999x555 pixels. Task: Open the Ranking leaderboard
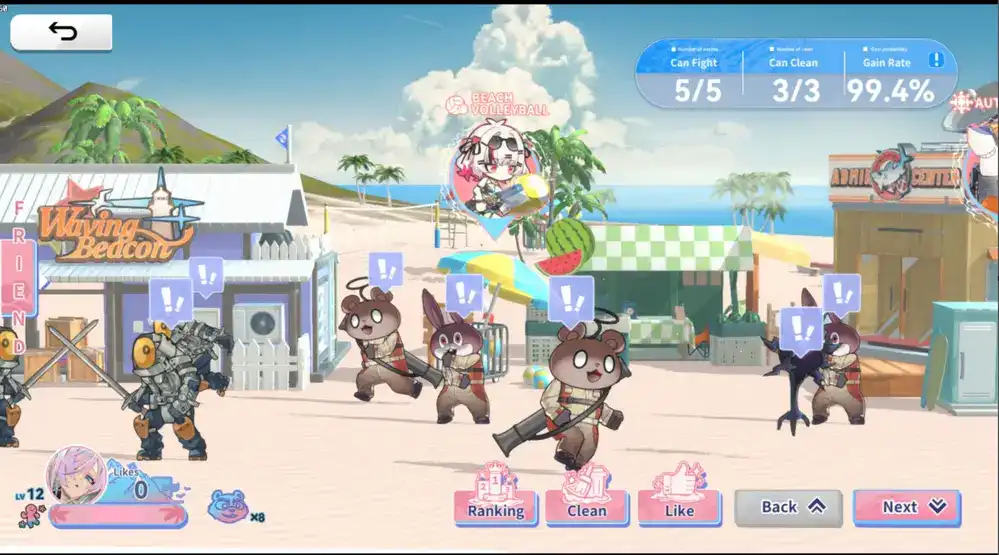tap(495, 507)
